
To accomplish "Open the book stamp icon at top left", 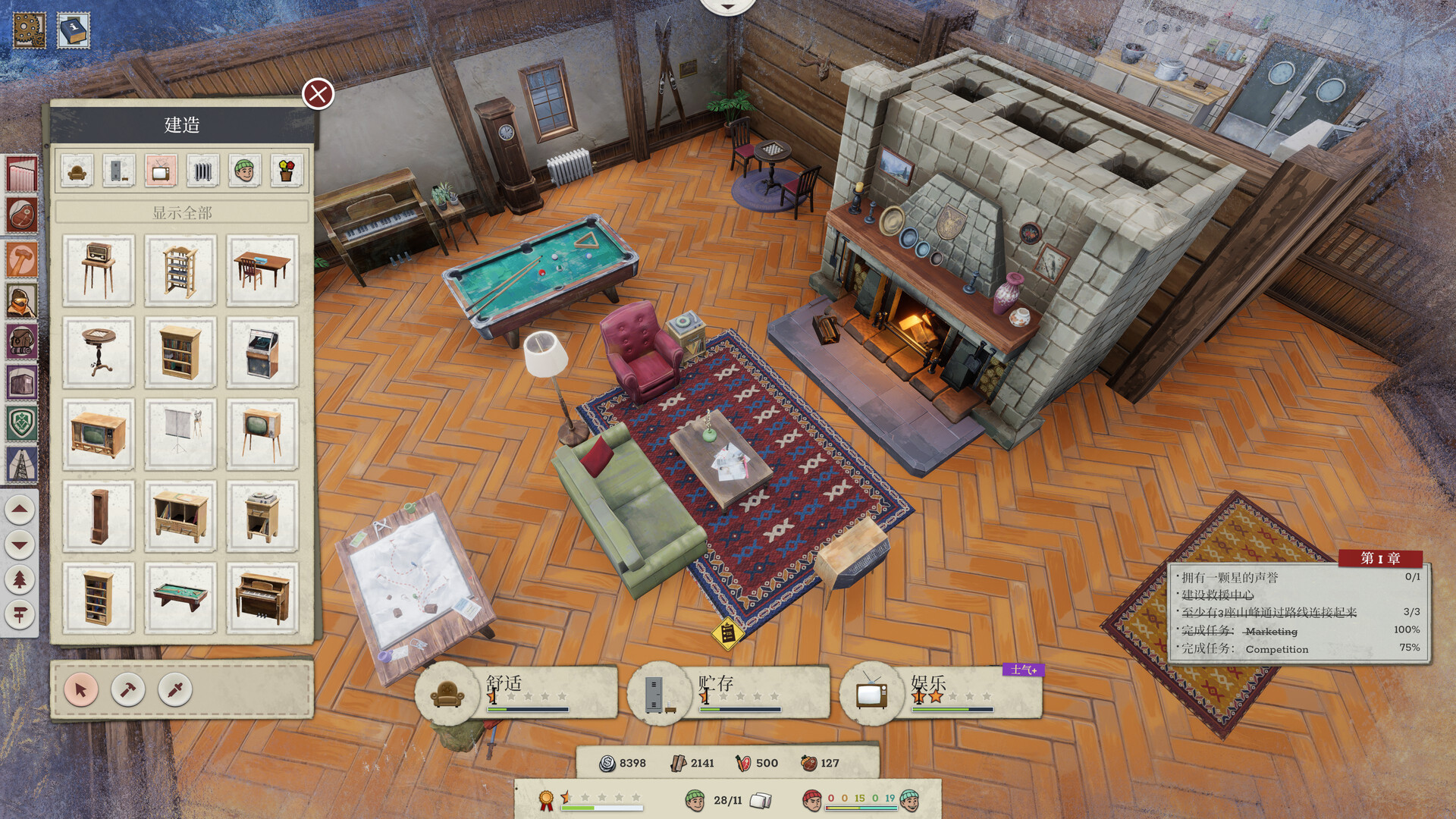I will (x=72, y=30).
